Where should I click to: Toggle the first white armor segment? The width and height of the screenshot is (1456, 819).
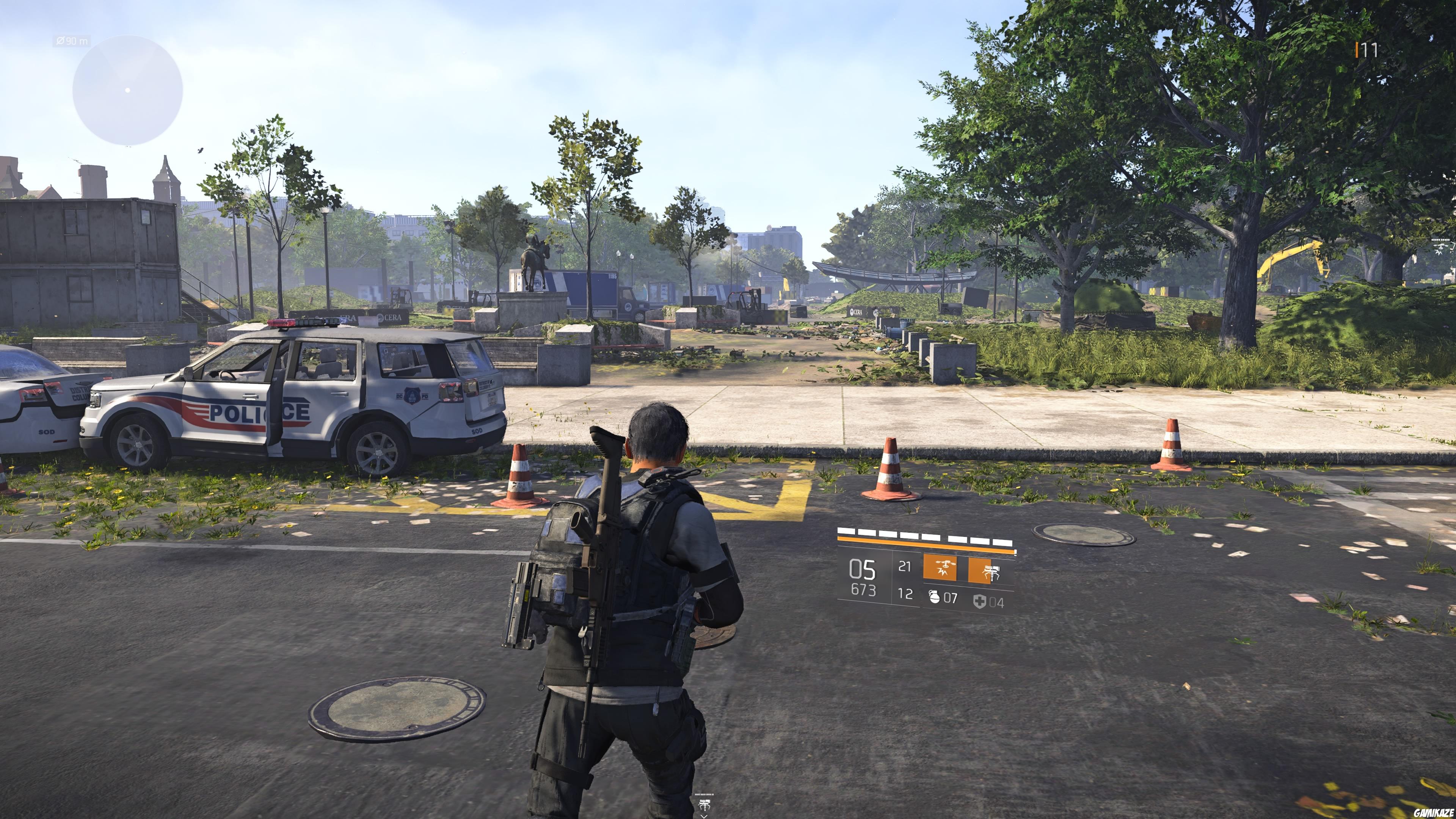coord(846,531)
